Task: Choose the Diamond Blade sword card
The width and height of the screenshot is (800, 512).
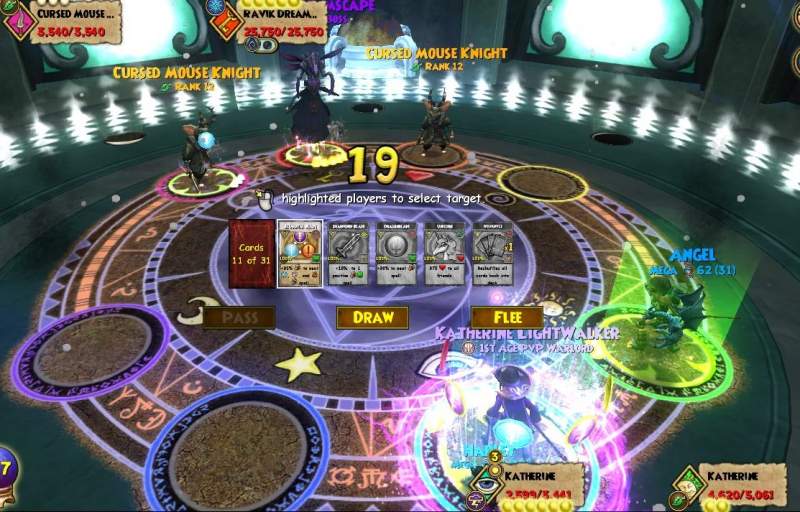Action: (x=348, y=254)
